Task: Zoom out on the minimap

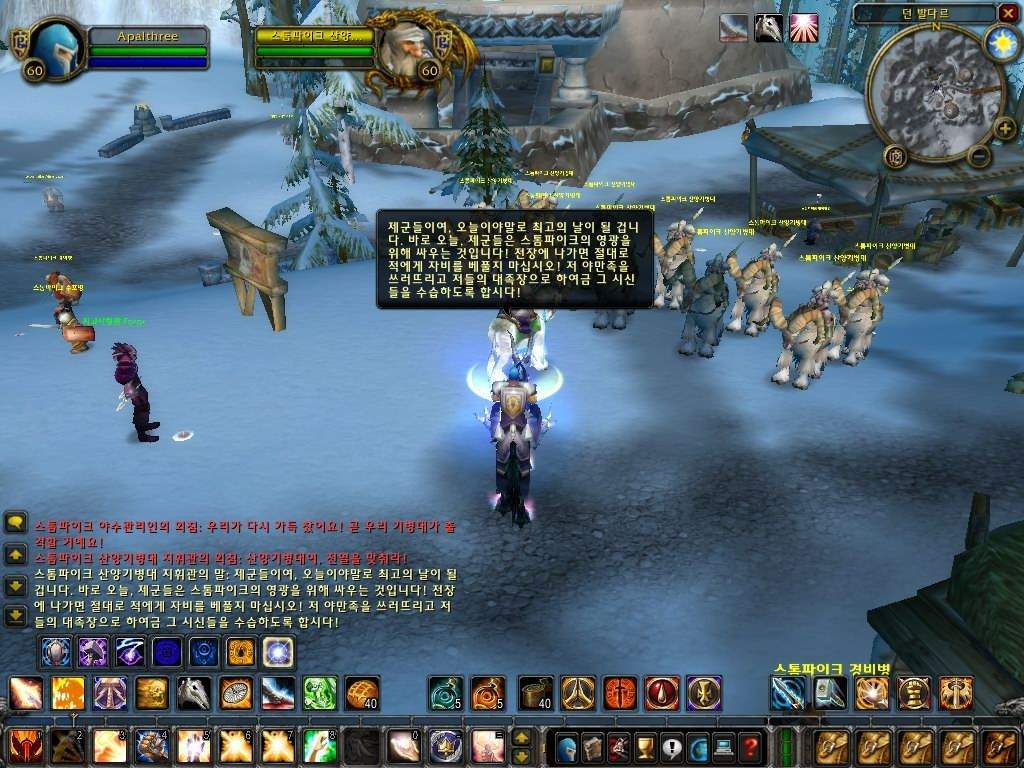Action: point(980,155)
